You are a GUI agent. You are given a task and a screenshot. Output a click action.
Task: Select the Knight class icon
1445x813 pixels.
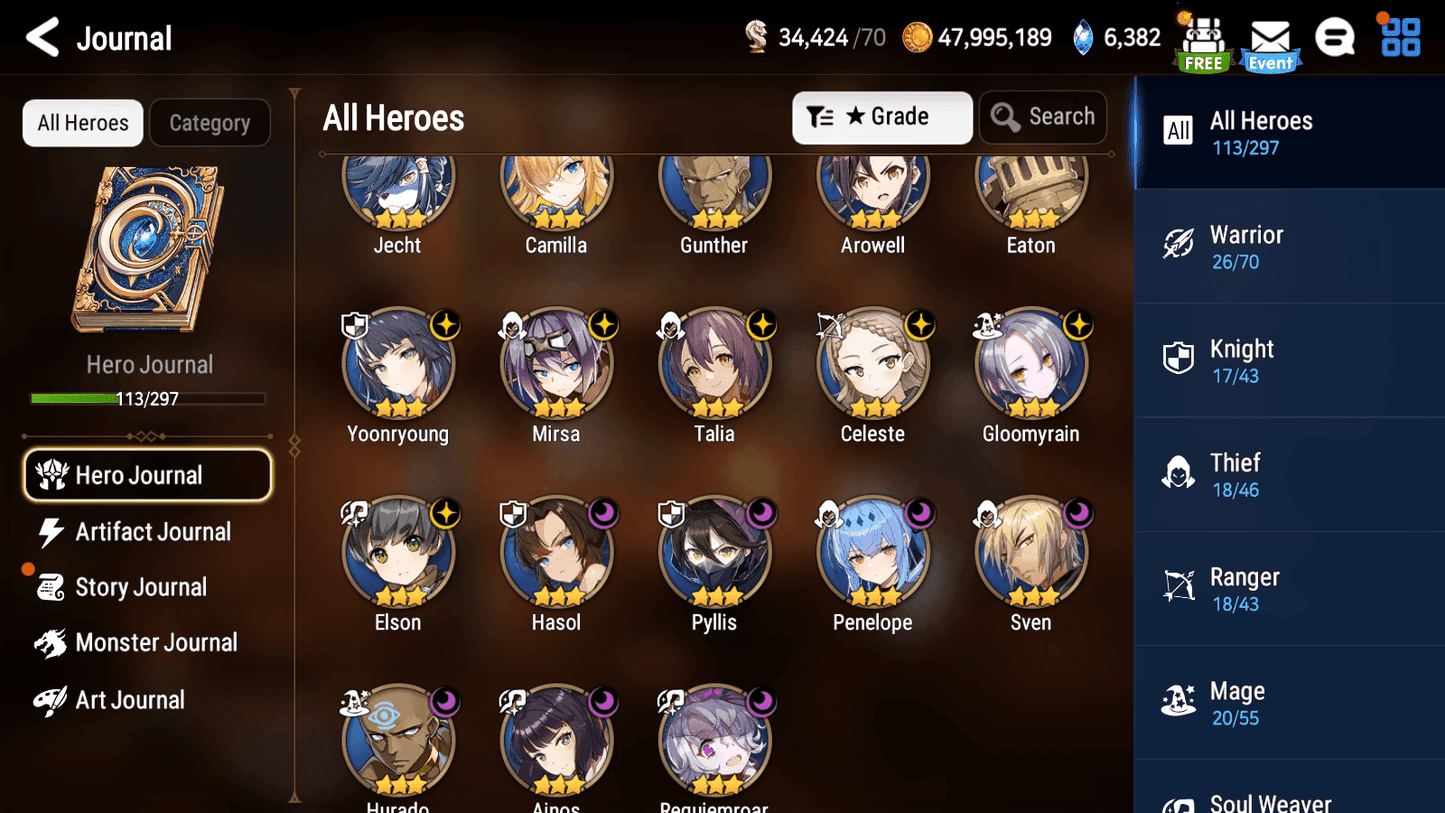[x=1179, y=360]
